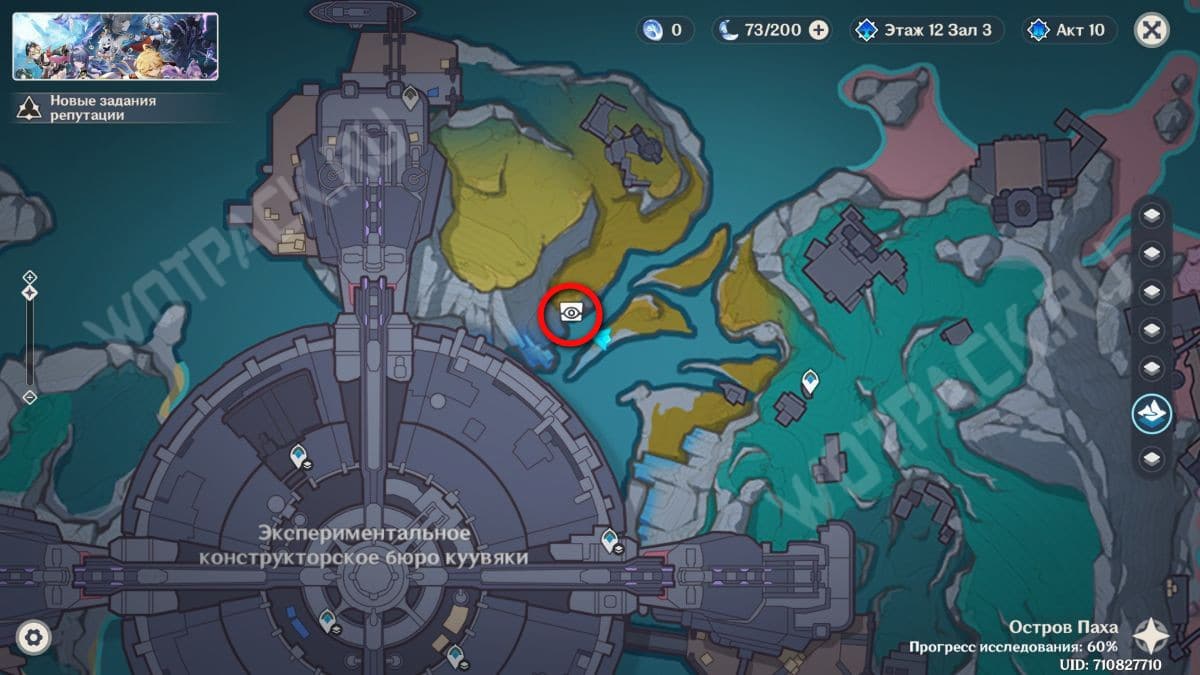The image size is (1200, 675).
Task: Zoom out the map with the minus button
Action: pos(30,397)
